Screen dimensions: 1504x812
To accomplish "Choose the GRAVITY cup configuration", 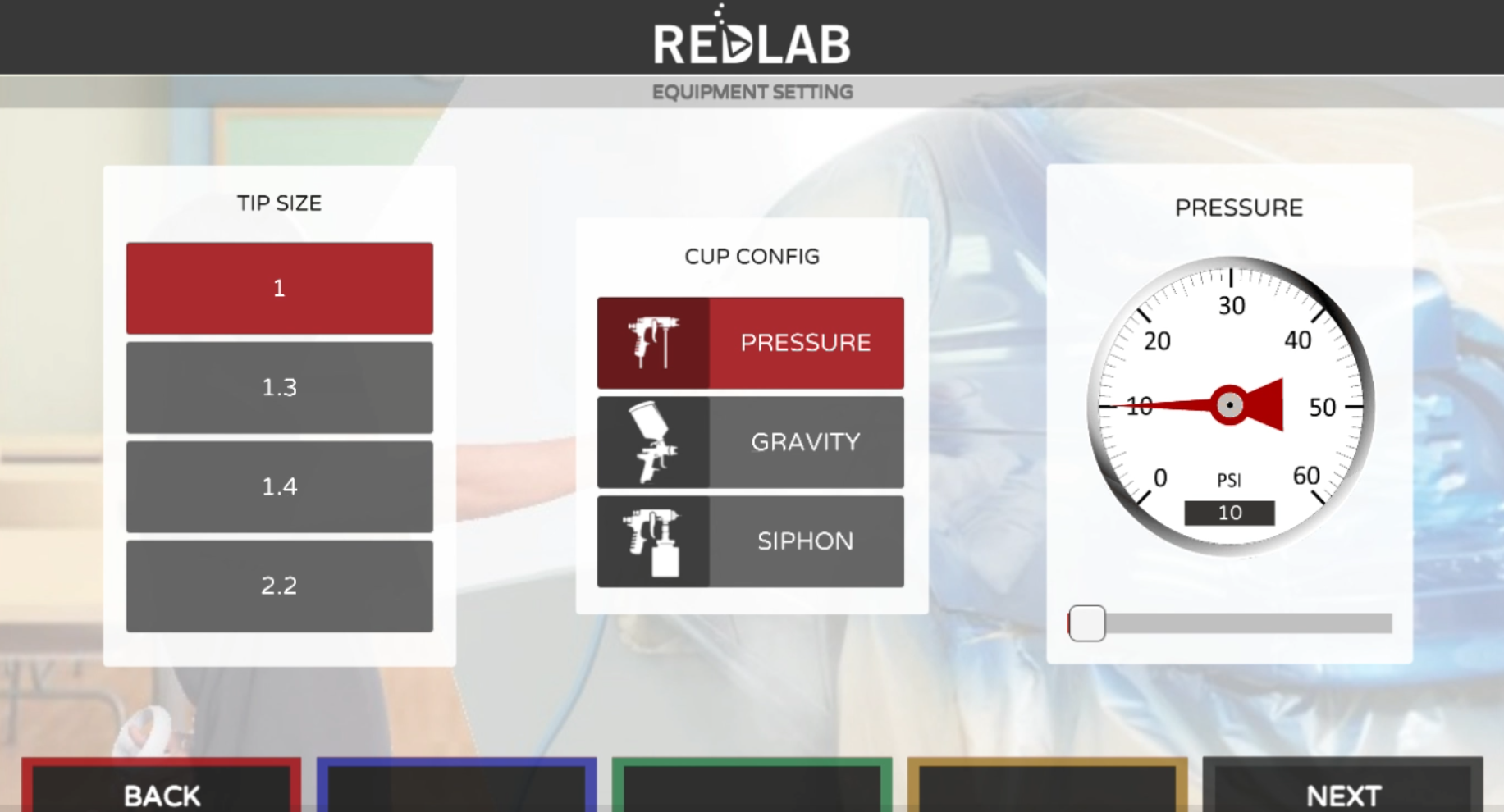I will 804,441.
